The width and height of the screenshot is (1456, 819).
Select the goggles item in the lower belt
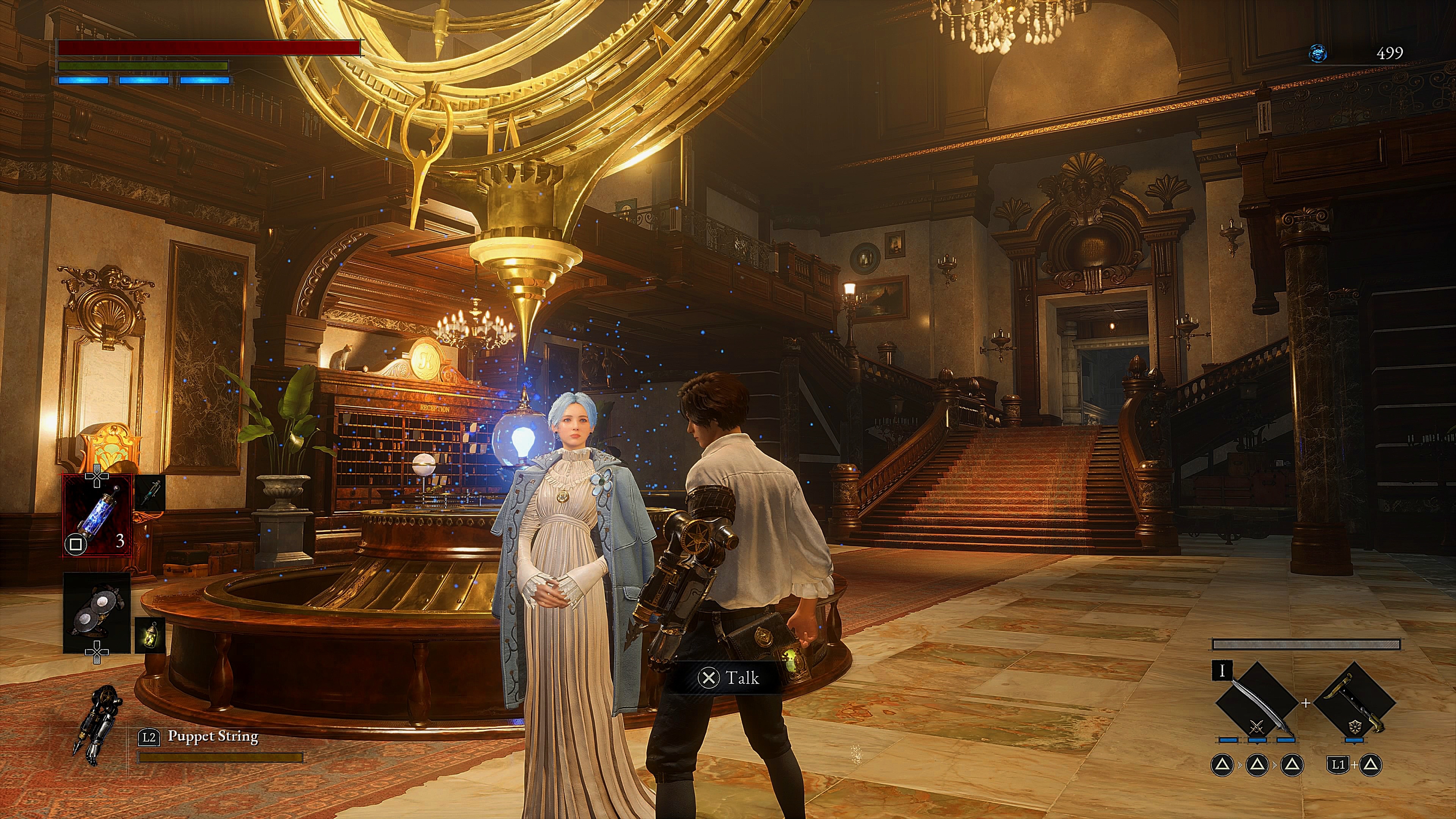[x=97, y=612]
